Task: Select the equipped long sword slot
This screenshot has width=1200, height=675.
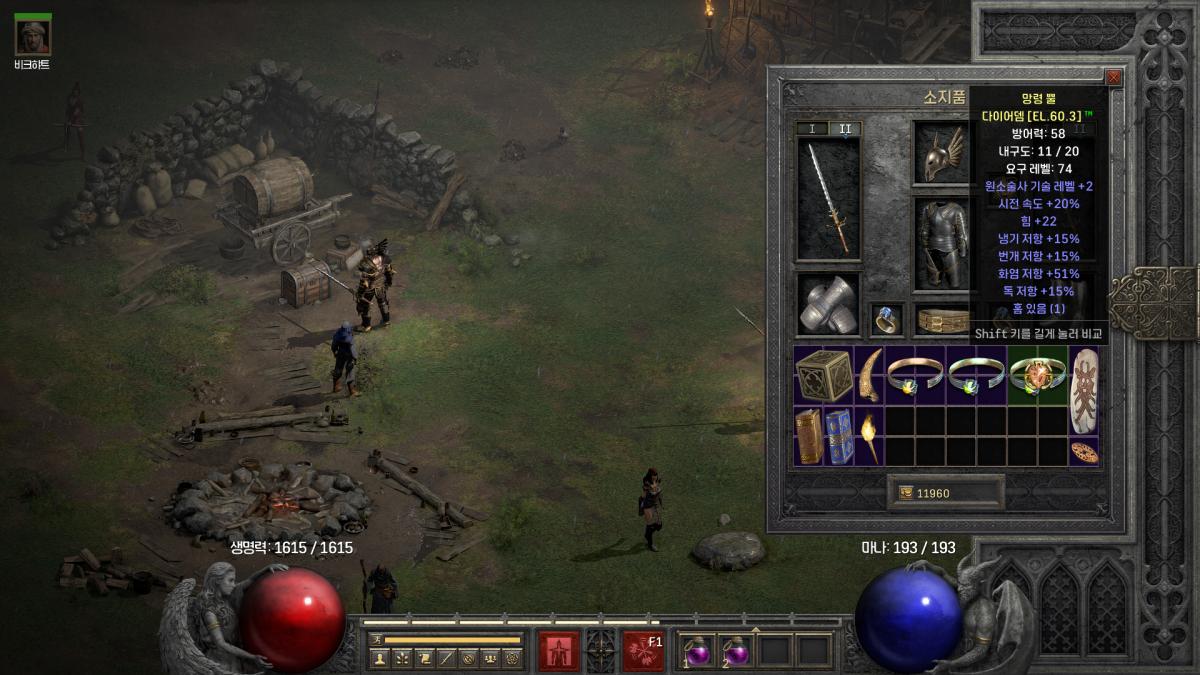Action: [x=828, y=200]
